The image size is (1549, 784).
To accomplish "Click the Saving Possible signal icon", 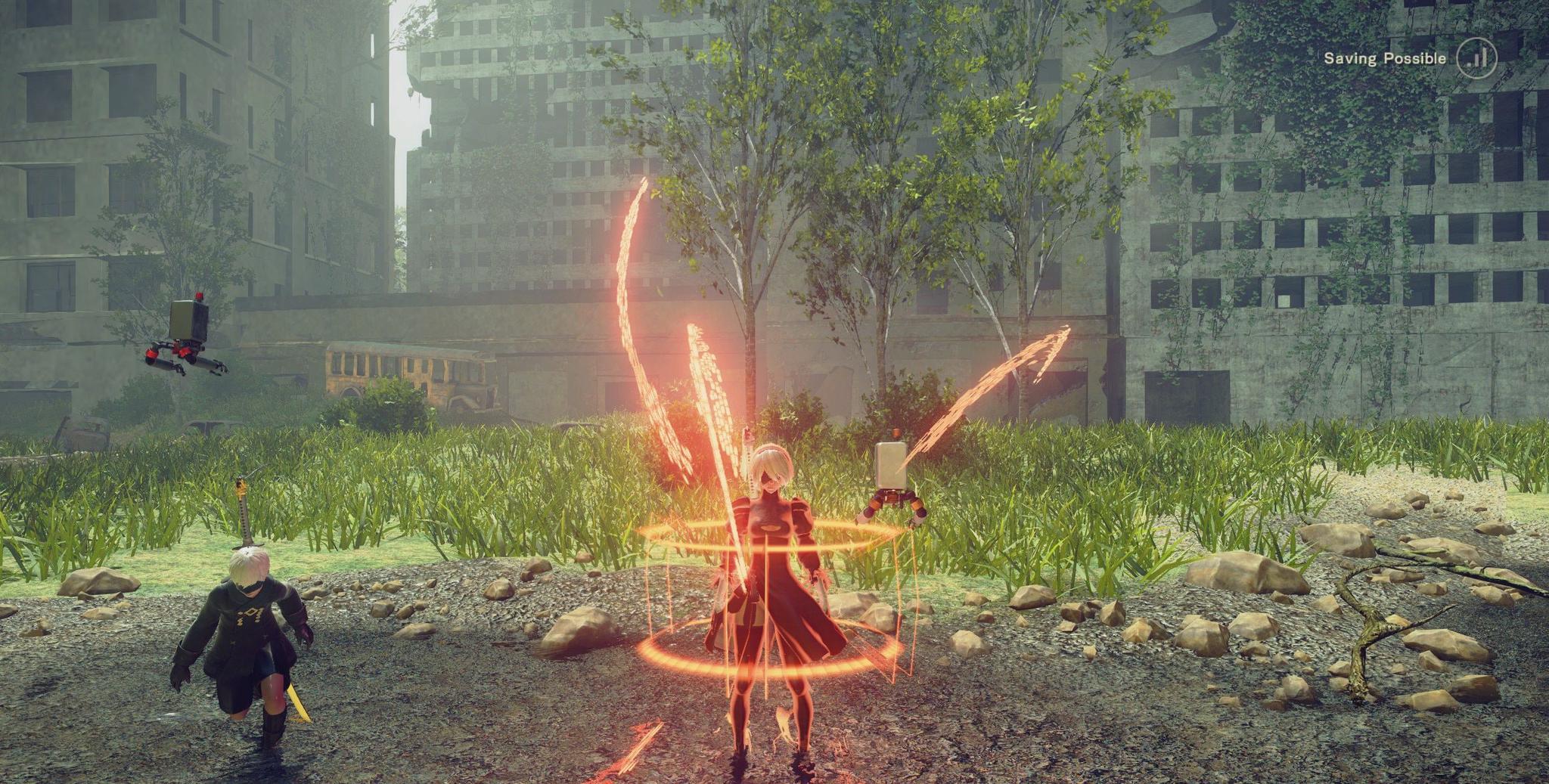I will click(1476, 58).
